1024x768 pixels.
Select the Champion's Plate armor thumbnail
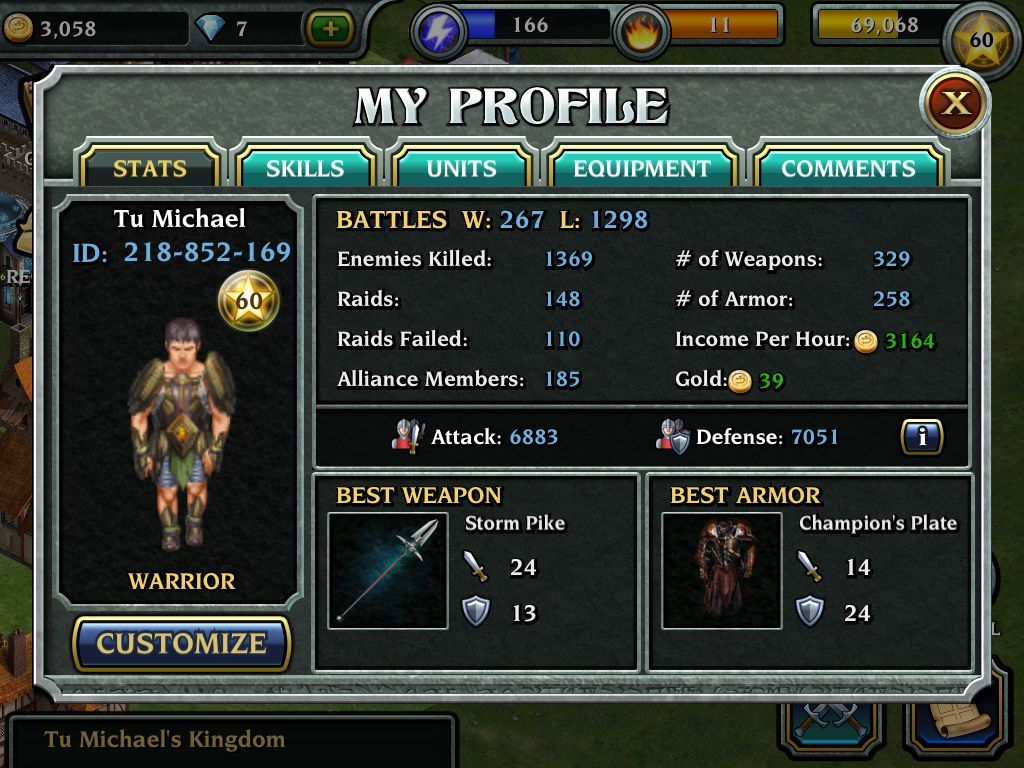pos(721,571)
